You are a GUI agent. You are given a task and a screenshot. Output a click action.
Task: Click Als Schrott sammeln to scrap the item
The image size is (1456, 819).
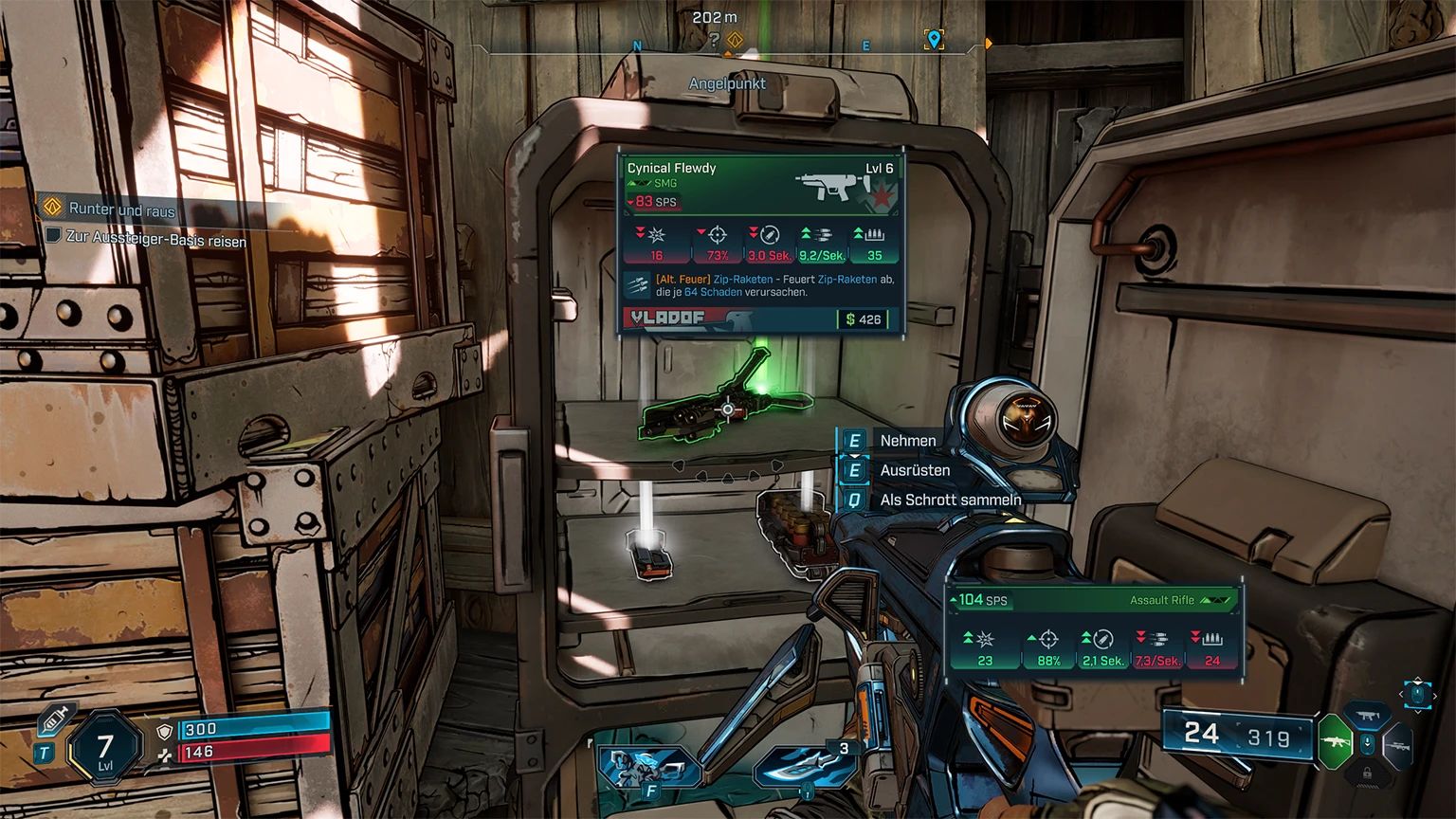click(949, 500)
